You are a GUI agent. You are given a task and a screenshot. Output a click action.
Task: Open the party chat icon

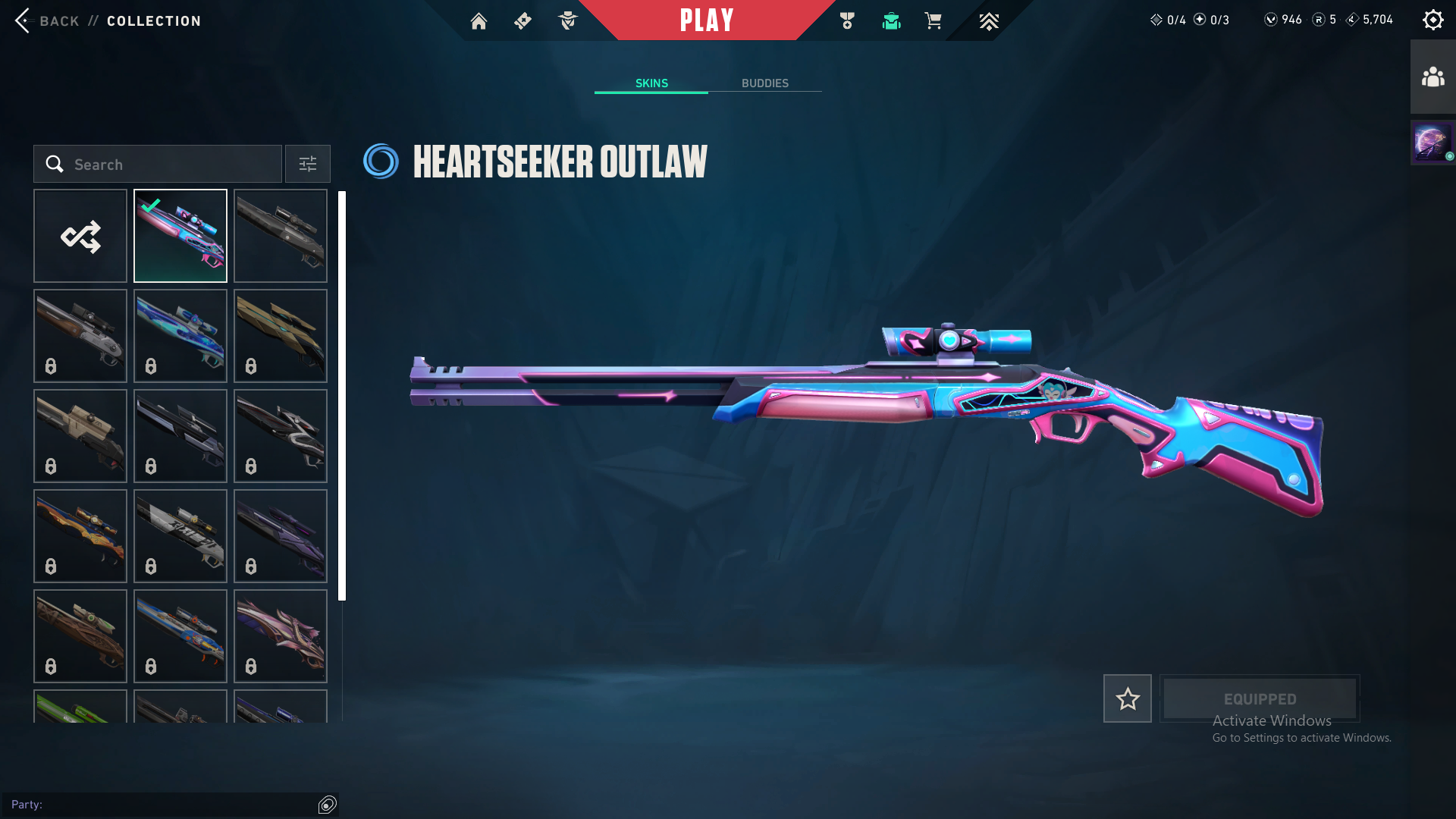click(x=328, y=805)
